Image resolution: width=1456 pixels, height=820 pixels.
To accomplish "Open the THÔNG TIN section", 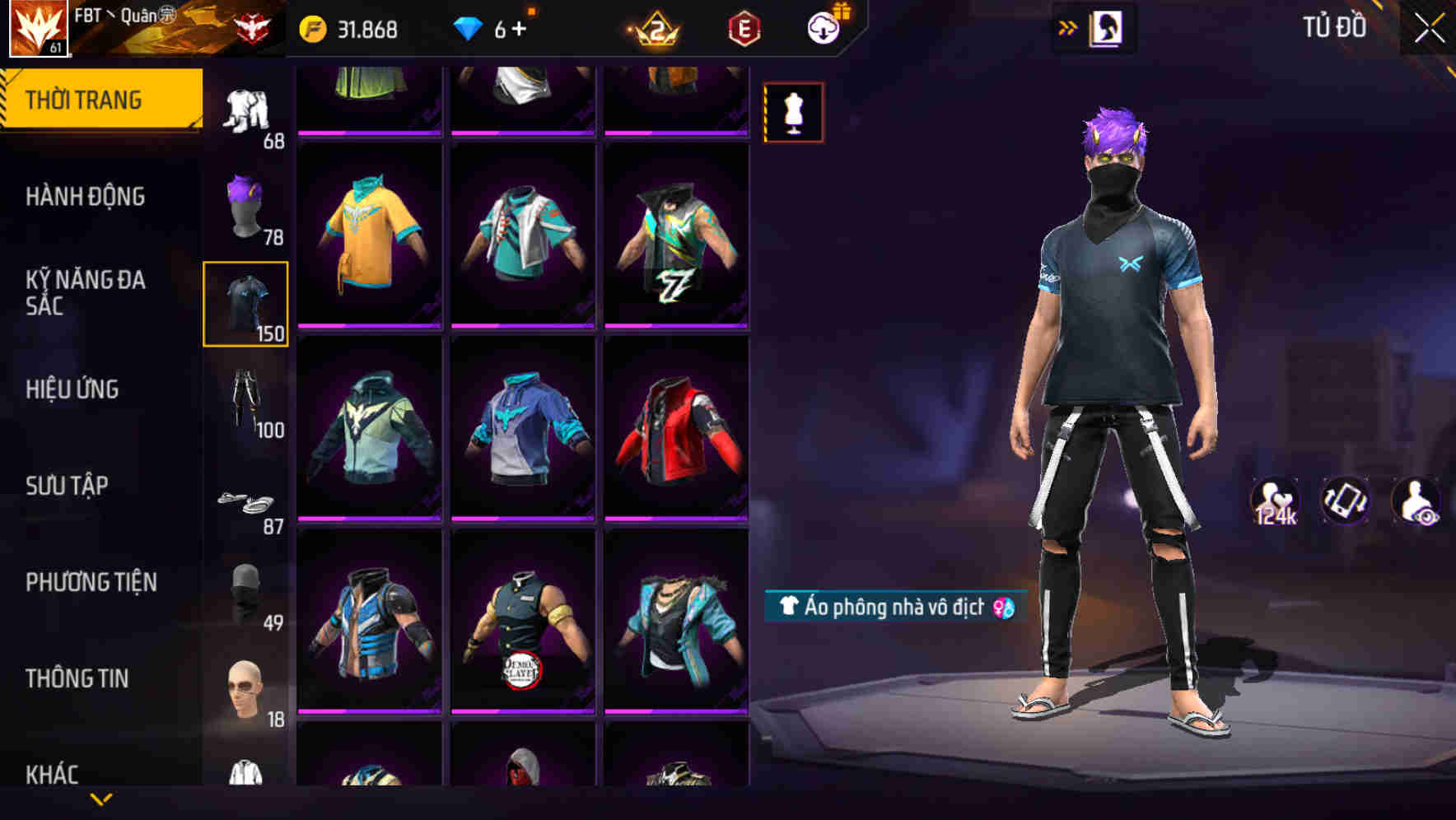I will click(77, 678).
